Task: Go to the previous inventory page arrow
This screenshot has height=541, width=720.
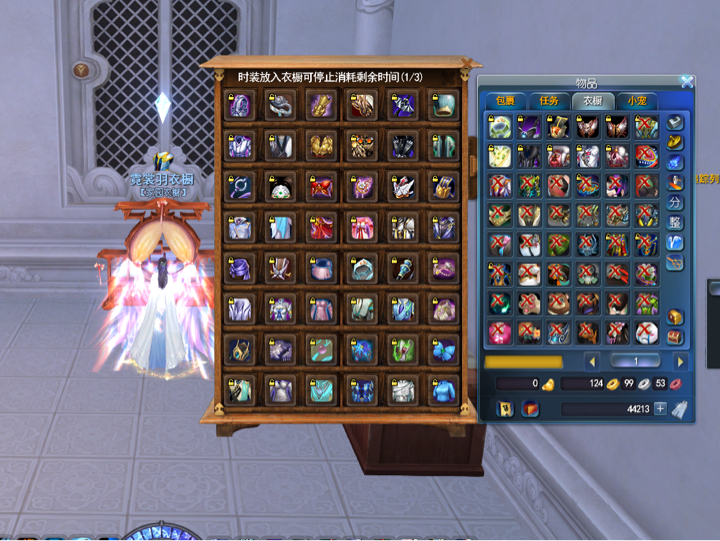Action: [592, 361]
